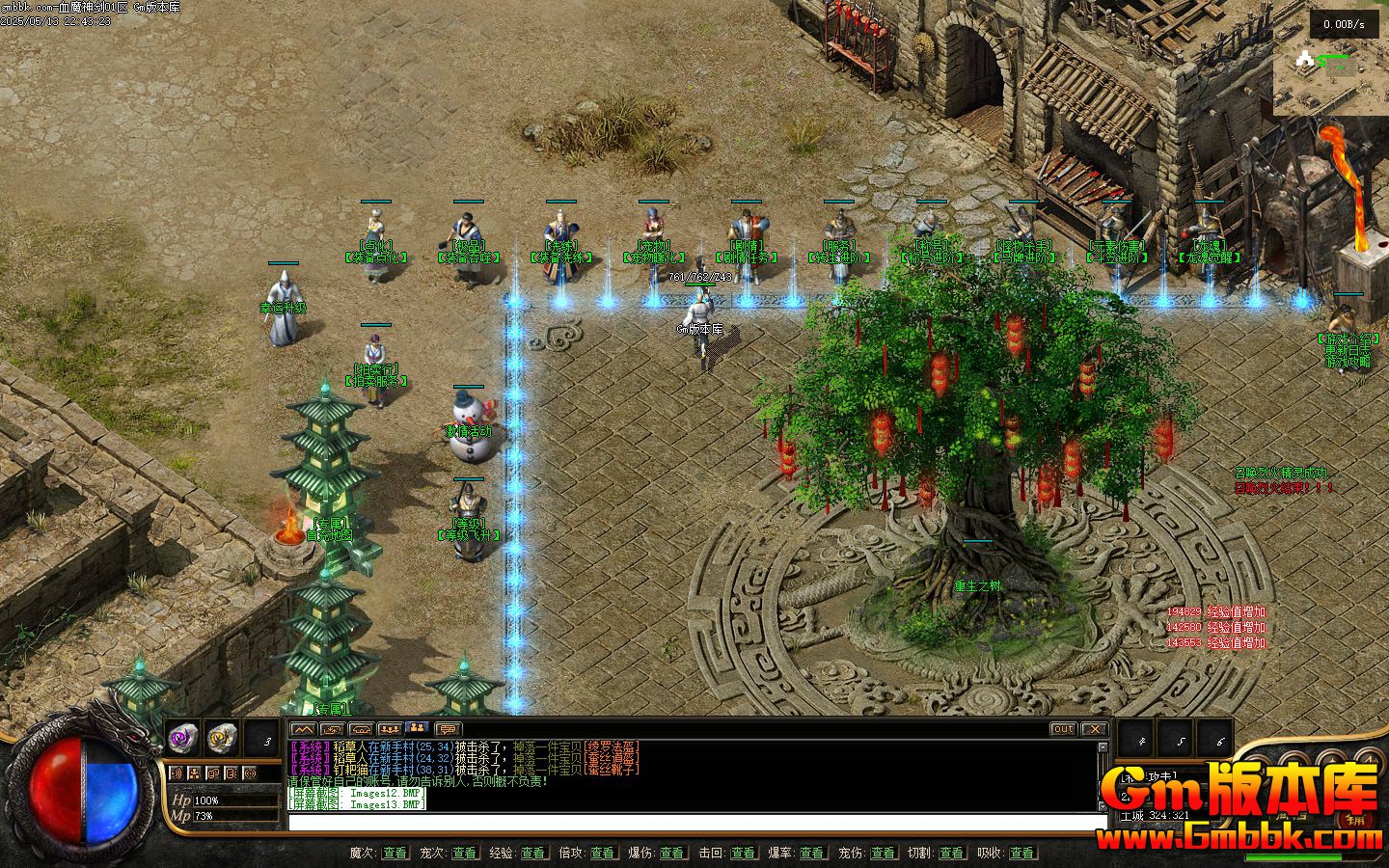The width and height of the screenshot is (1389, 868).
Task: Check the 经验 bonus via 查看
Action: tap(533, 854)
